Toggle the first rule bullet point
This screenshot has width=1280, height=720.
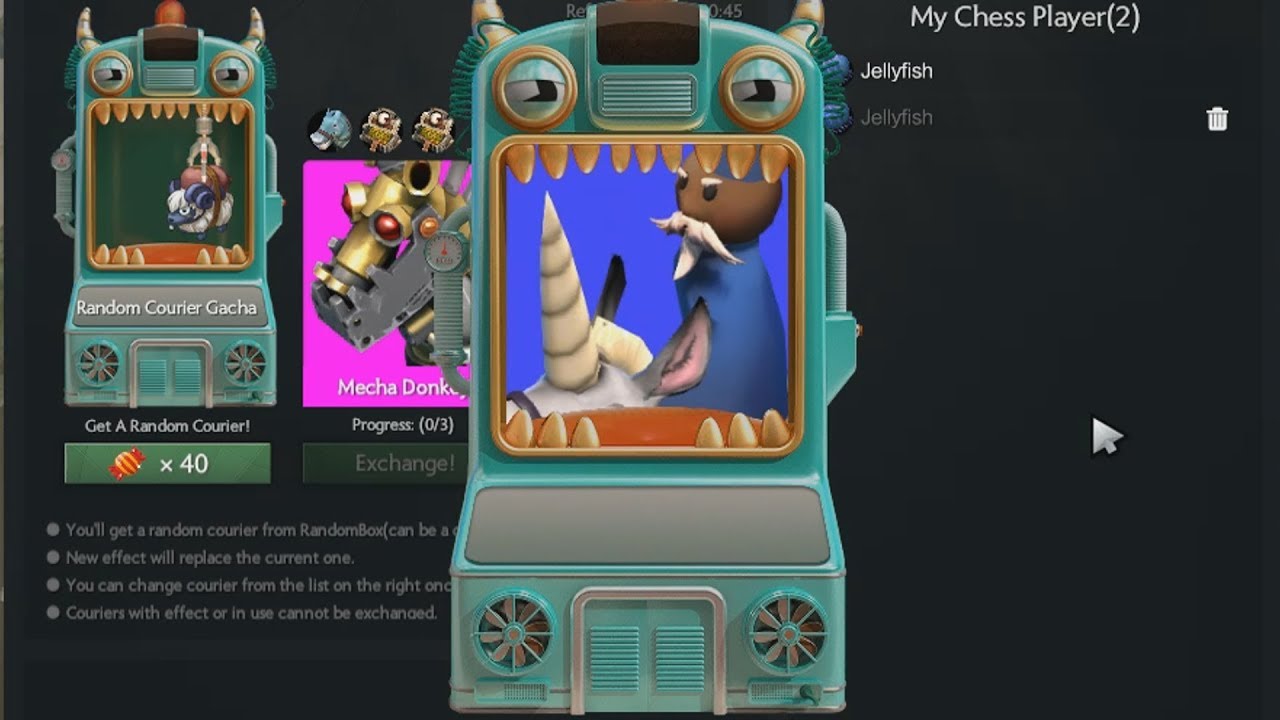(x=51, y=531)
